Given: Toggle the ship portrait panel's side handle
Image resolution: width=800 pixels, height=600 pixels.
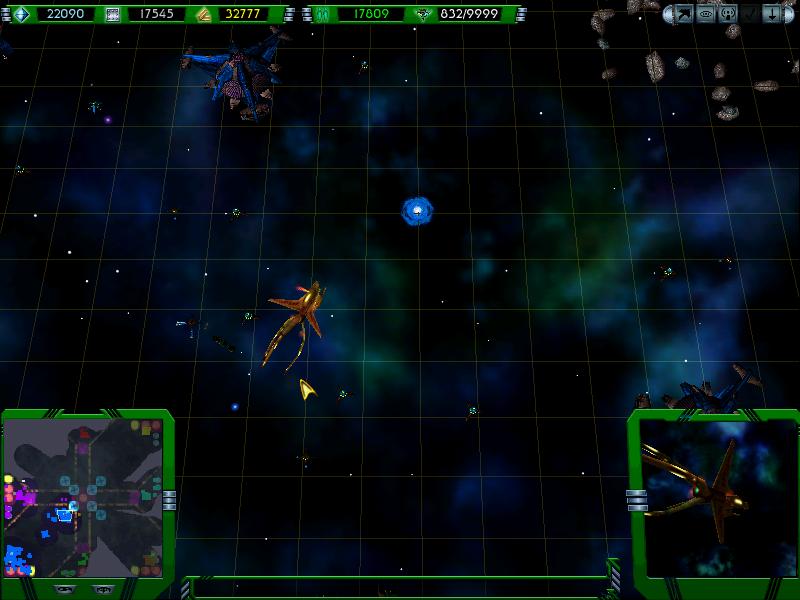Looking at the screenshot, I should (x=632, y=498).
